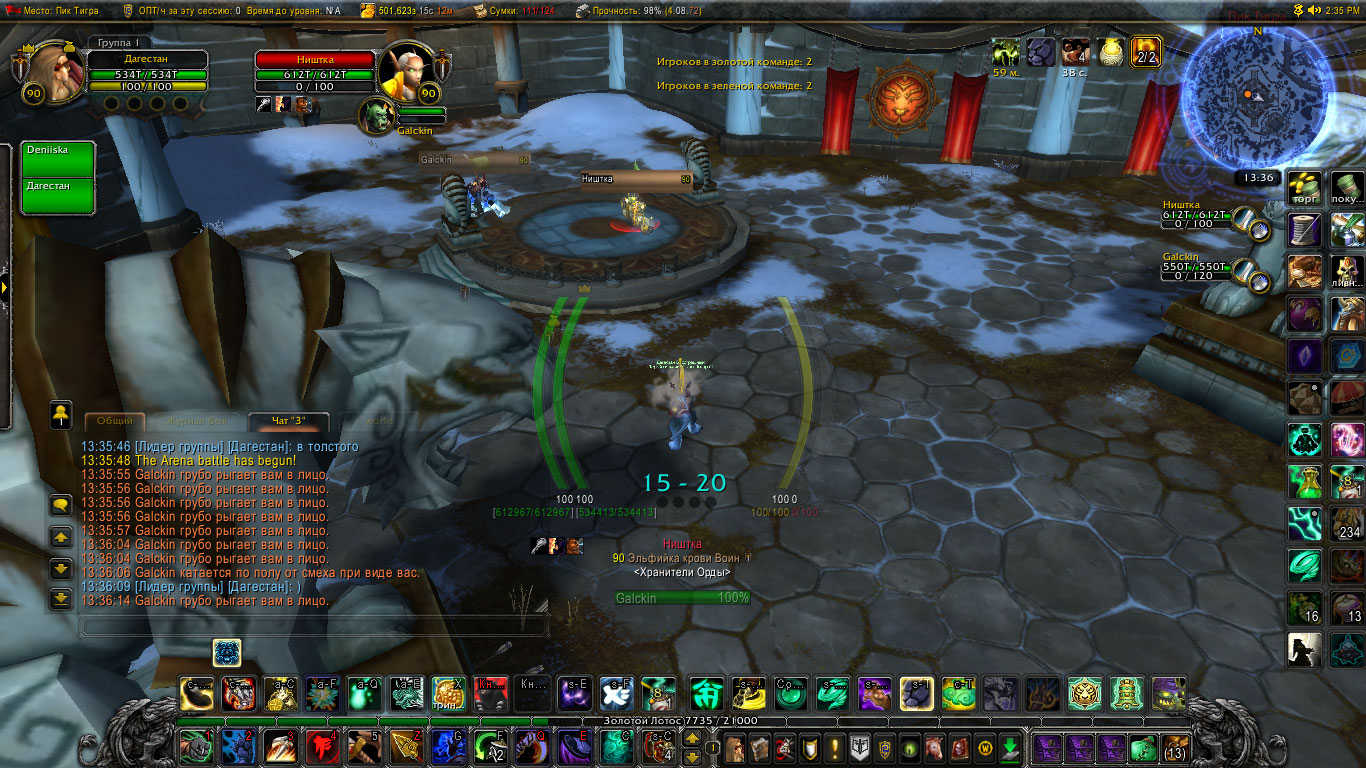Click the chat message input box
Screen dimensions: 1366x768
point(313,627)
